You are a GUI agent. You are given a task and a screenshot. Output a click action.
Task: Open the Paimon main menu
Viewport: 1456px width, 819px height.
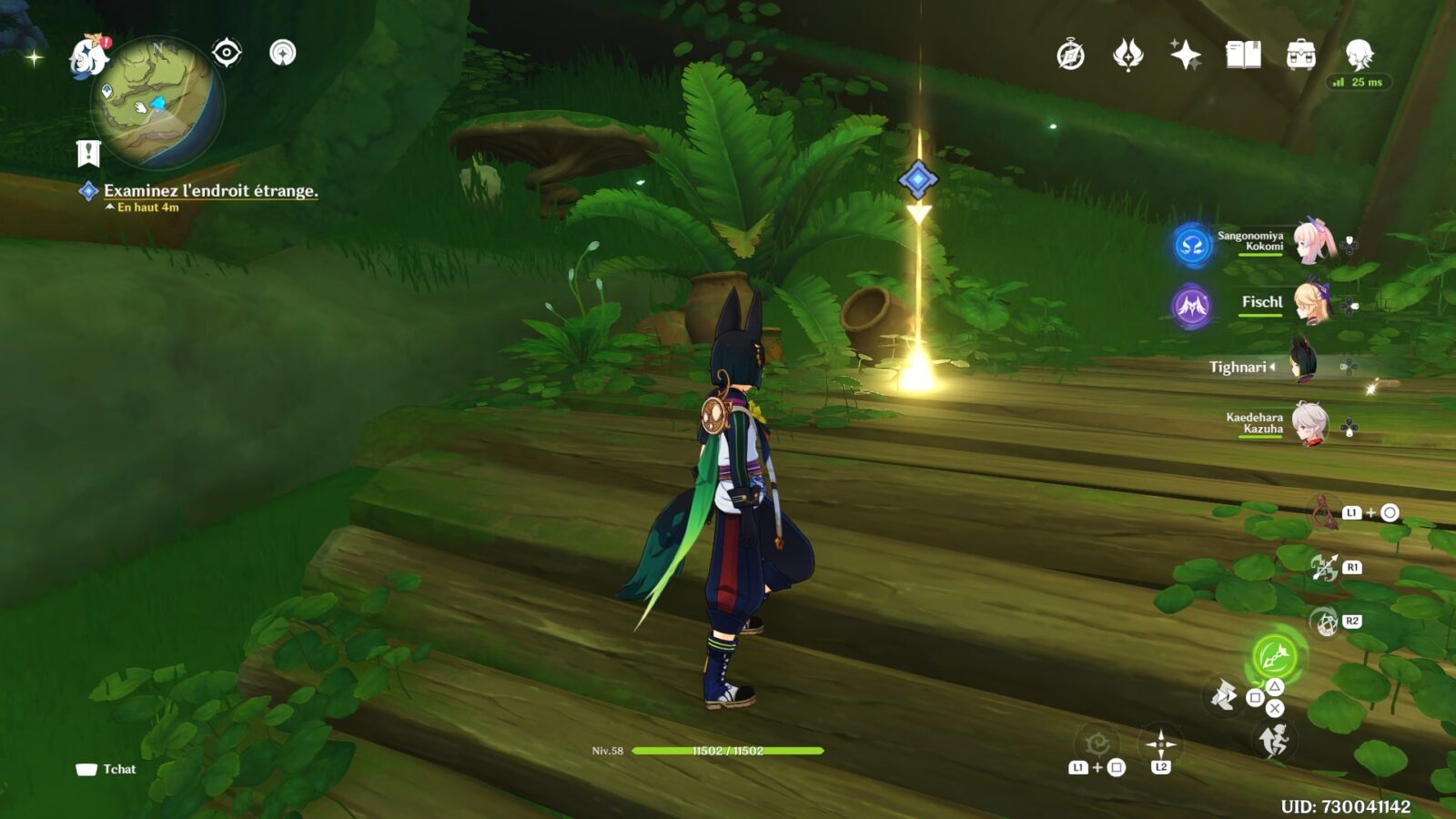coord(88,56)
